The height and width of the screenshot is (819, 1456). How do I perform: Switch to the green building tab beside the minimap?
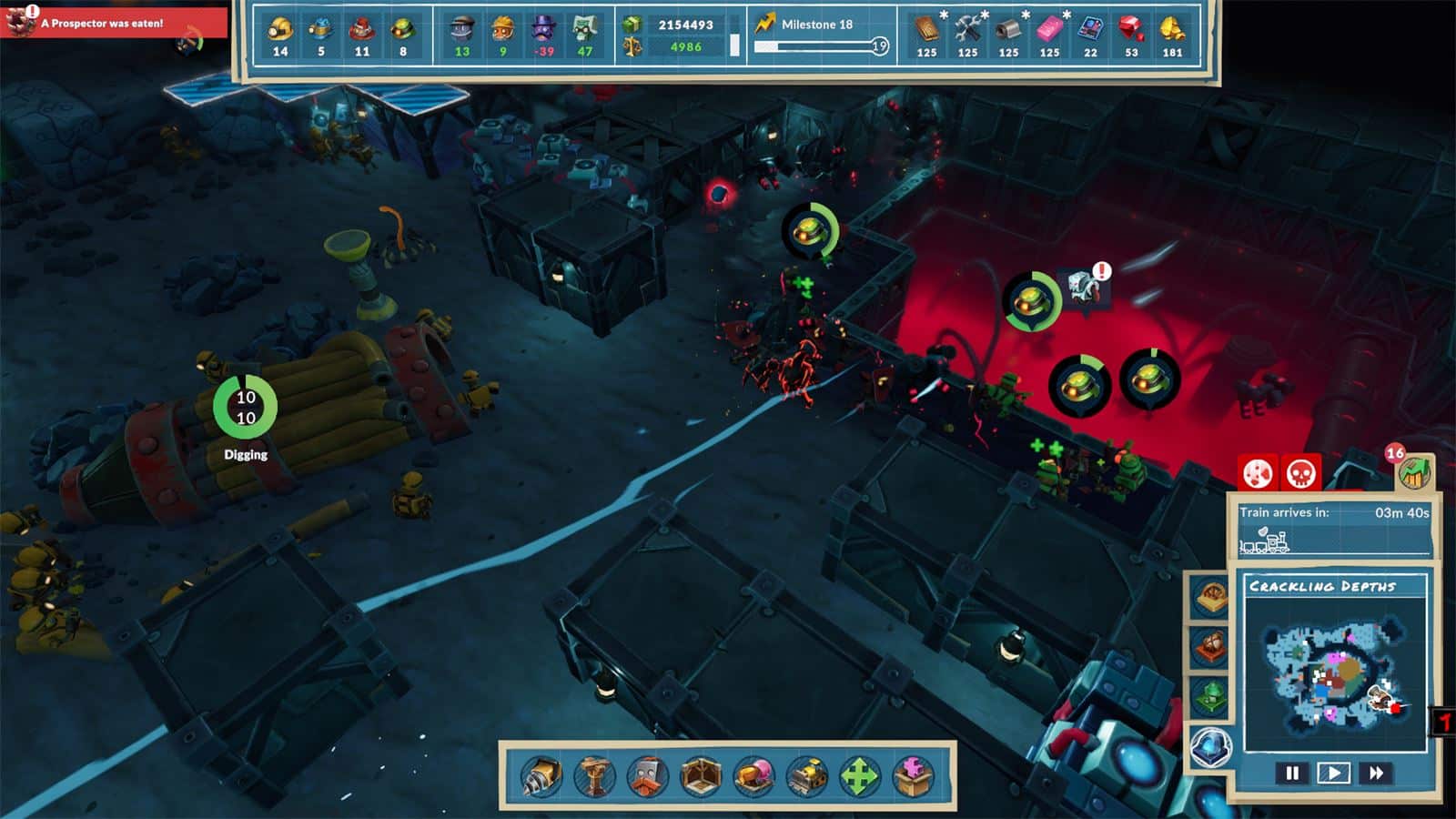[x=1209, y=693]
